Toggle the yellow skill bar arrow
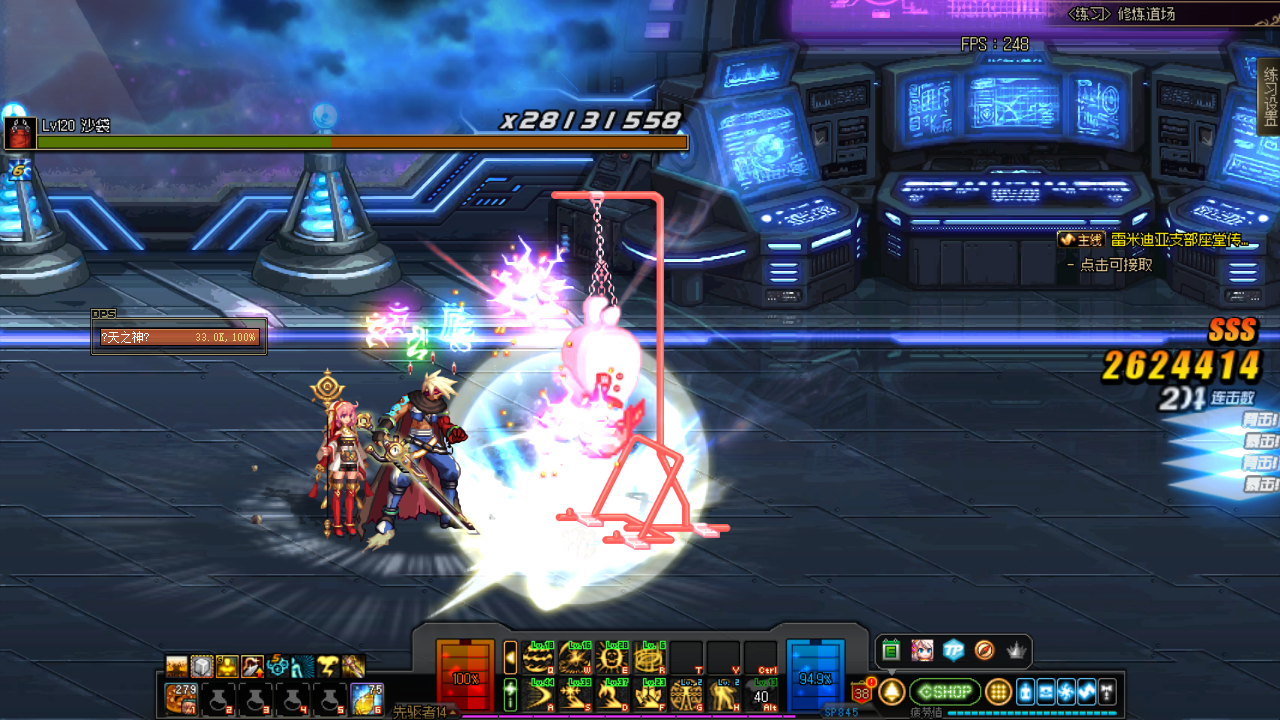 pos(510,657)
